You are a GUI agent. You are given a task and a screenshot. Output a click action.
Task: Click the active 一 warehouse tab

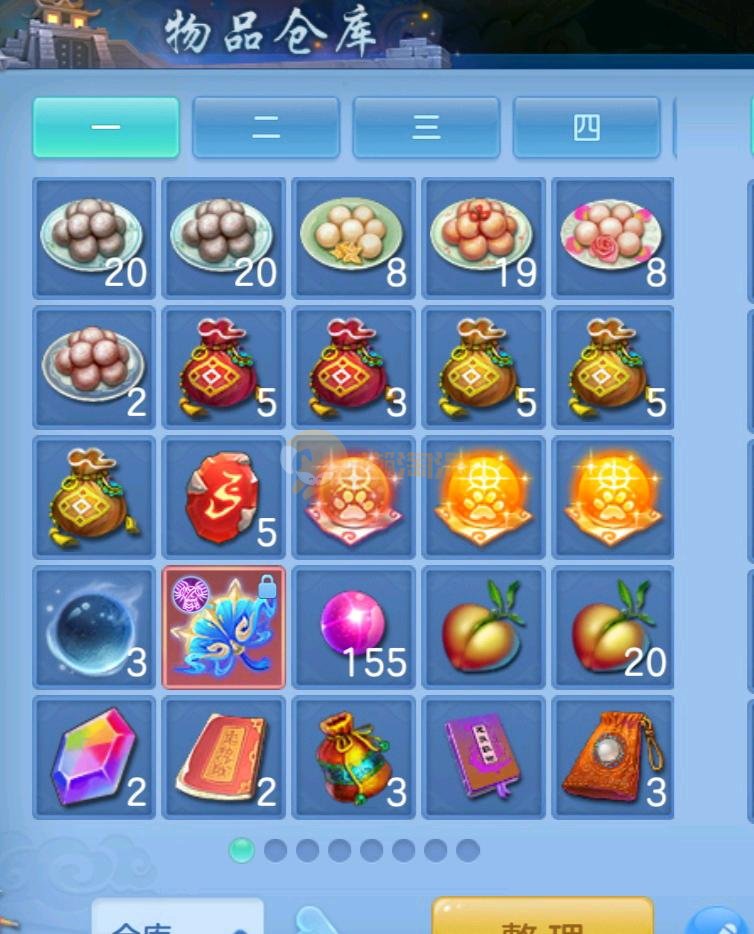(106, 128)
